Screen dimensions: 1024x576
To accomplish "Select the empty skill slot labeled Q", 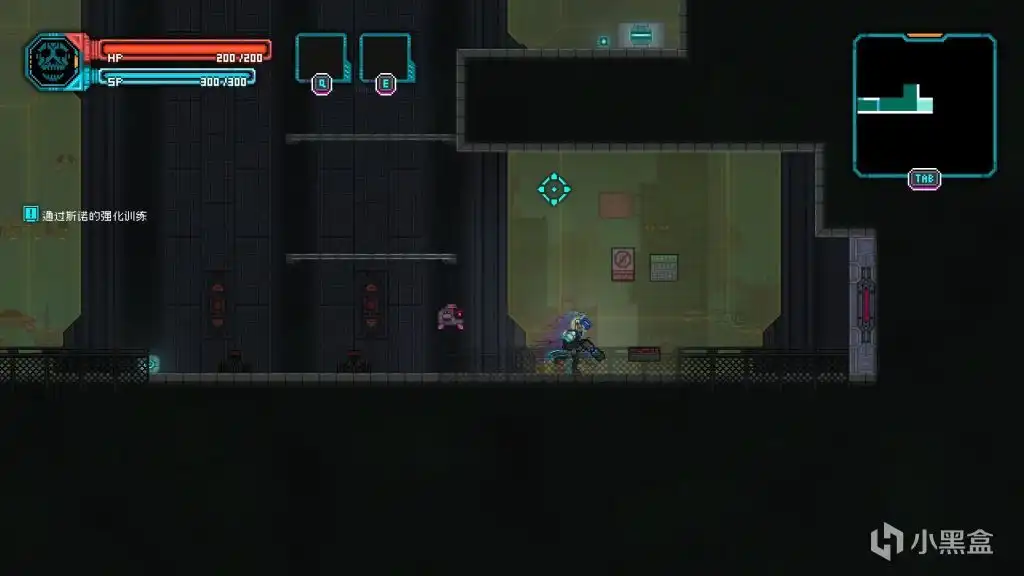I will pos(321,57).
